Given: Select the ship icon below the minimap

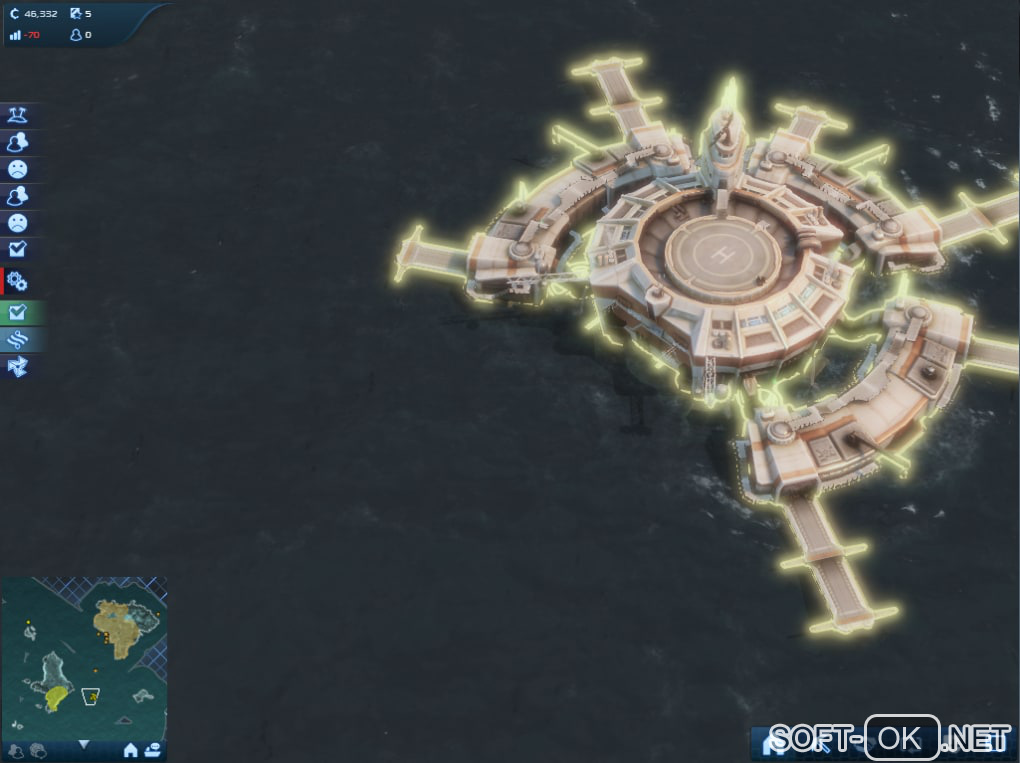Looking at the screenshot, I should pyautogui.click(x=152, y=749).
